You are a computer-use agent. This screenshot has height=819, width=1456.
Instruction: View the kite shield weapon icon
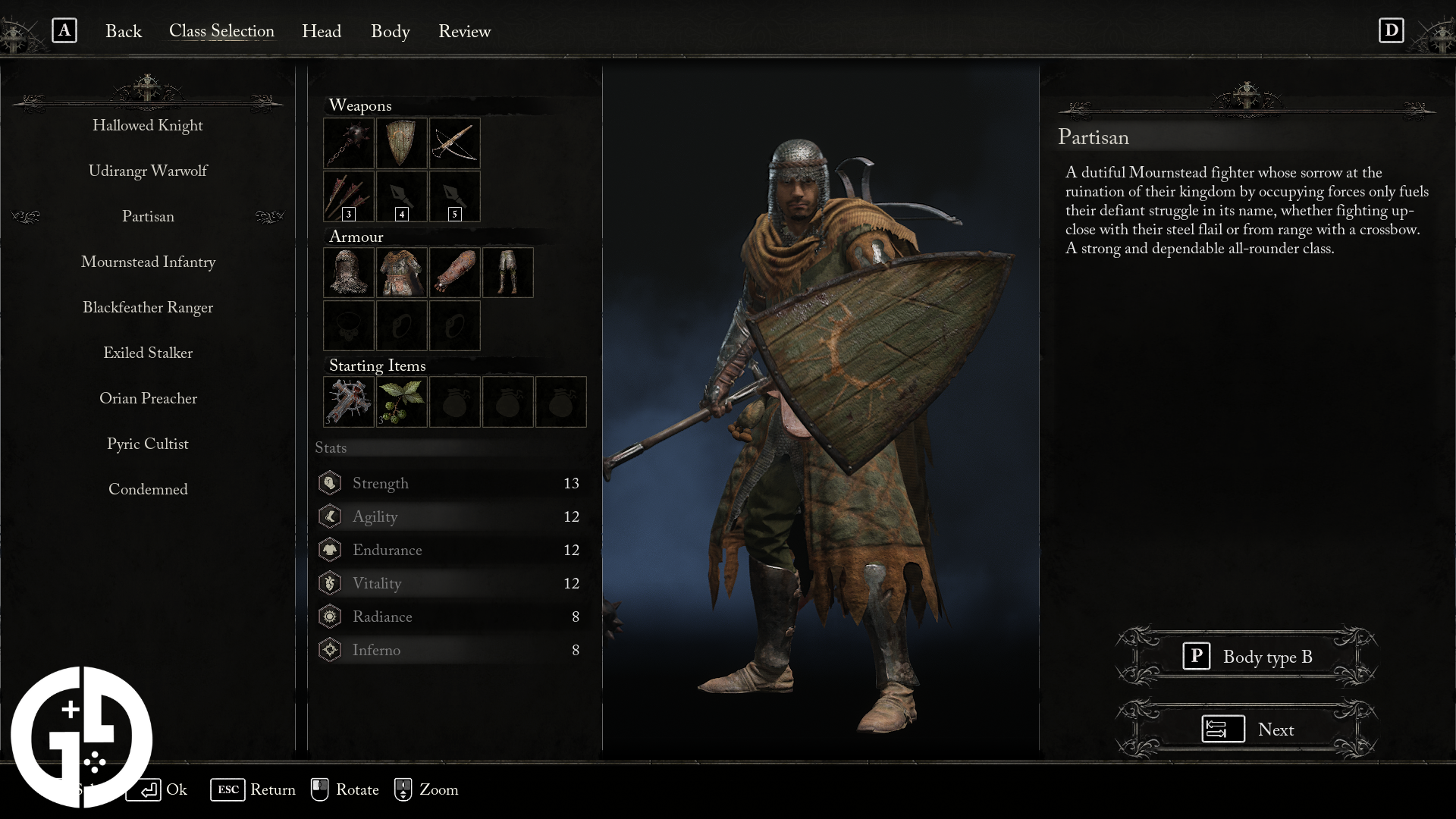[x=401, y=143]
